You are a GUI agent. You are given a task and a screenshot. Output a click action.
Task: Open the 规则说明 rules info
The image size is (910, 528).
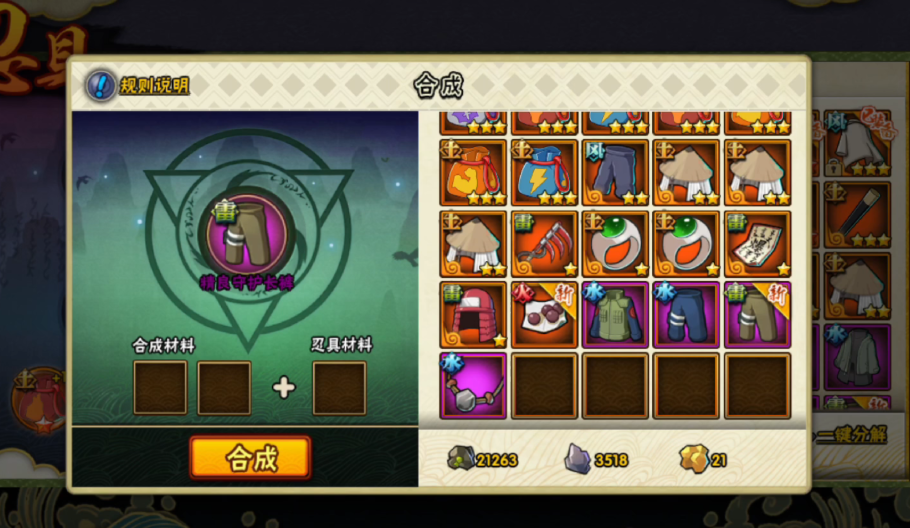[x=138, y=85]
